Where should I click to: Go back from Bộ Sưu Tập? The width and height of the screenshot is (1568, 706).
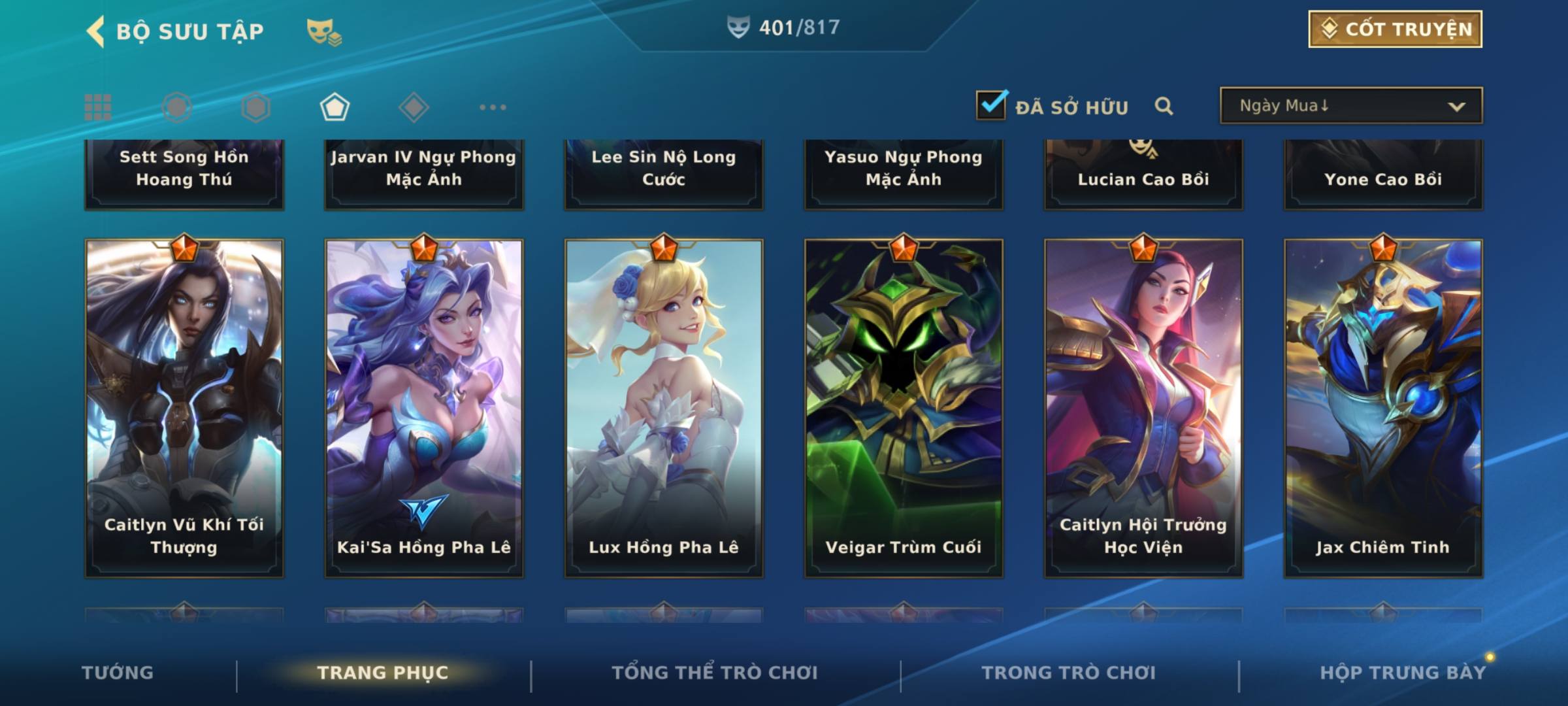[96, 31]
